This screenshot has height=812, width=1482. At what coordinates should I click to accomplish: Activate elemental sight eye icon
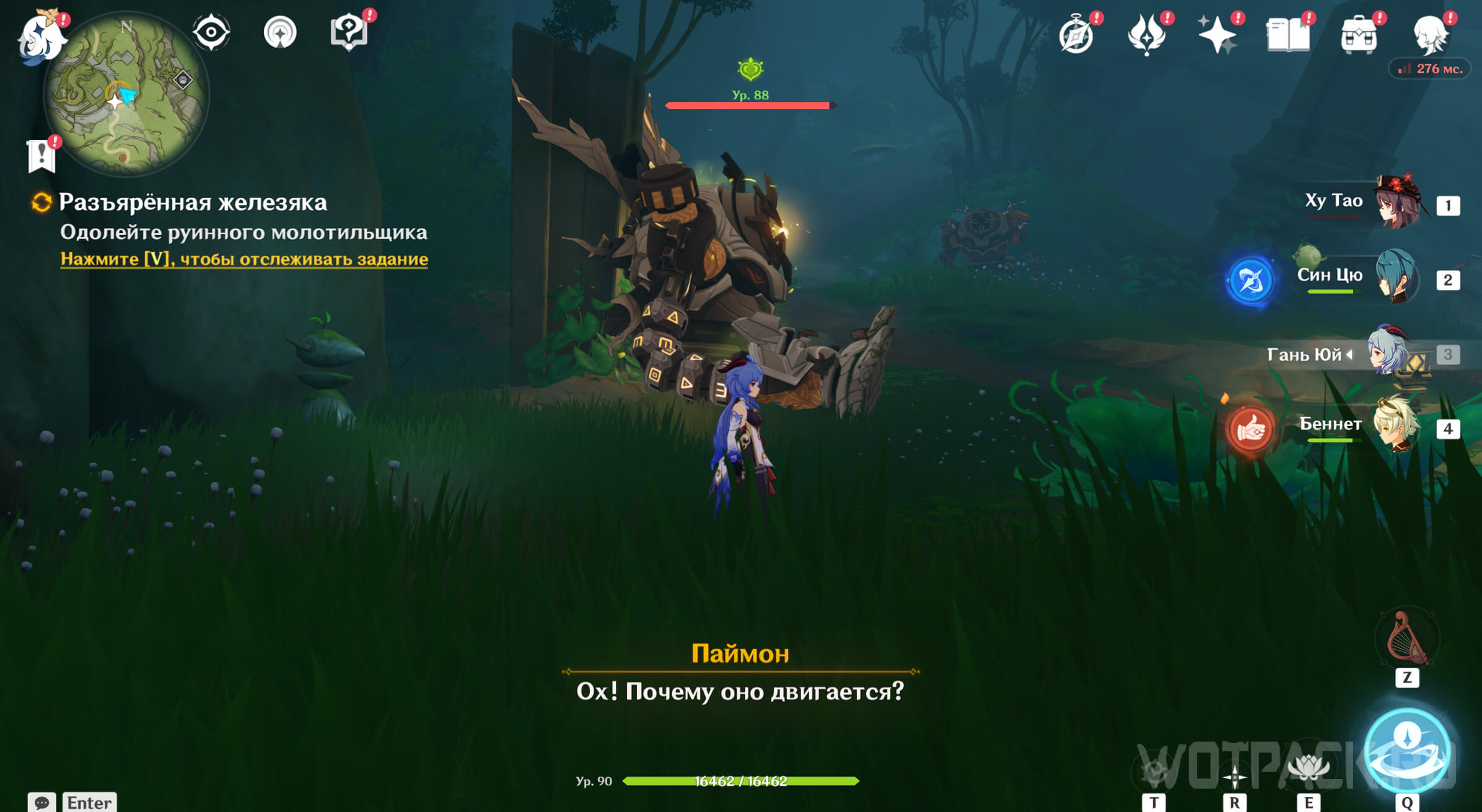(x=211, y=32)
